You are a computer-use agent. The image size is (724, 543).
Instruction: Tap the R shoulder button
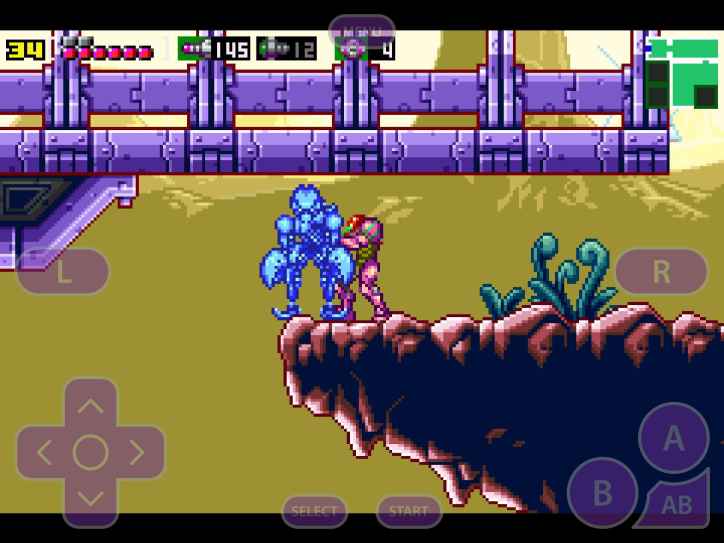pos(661,270)
